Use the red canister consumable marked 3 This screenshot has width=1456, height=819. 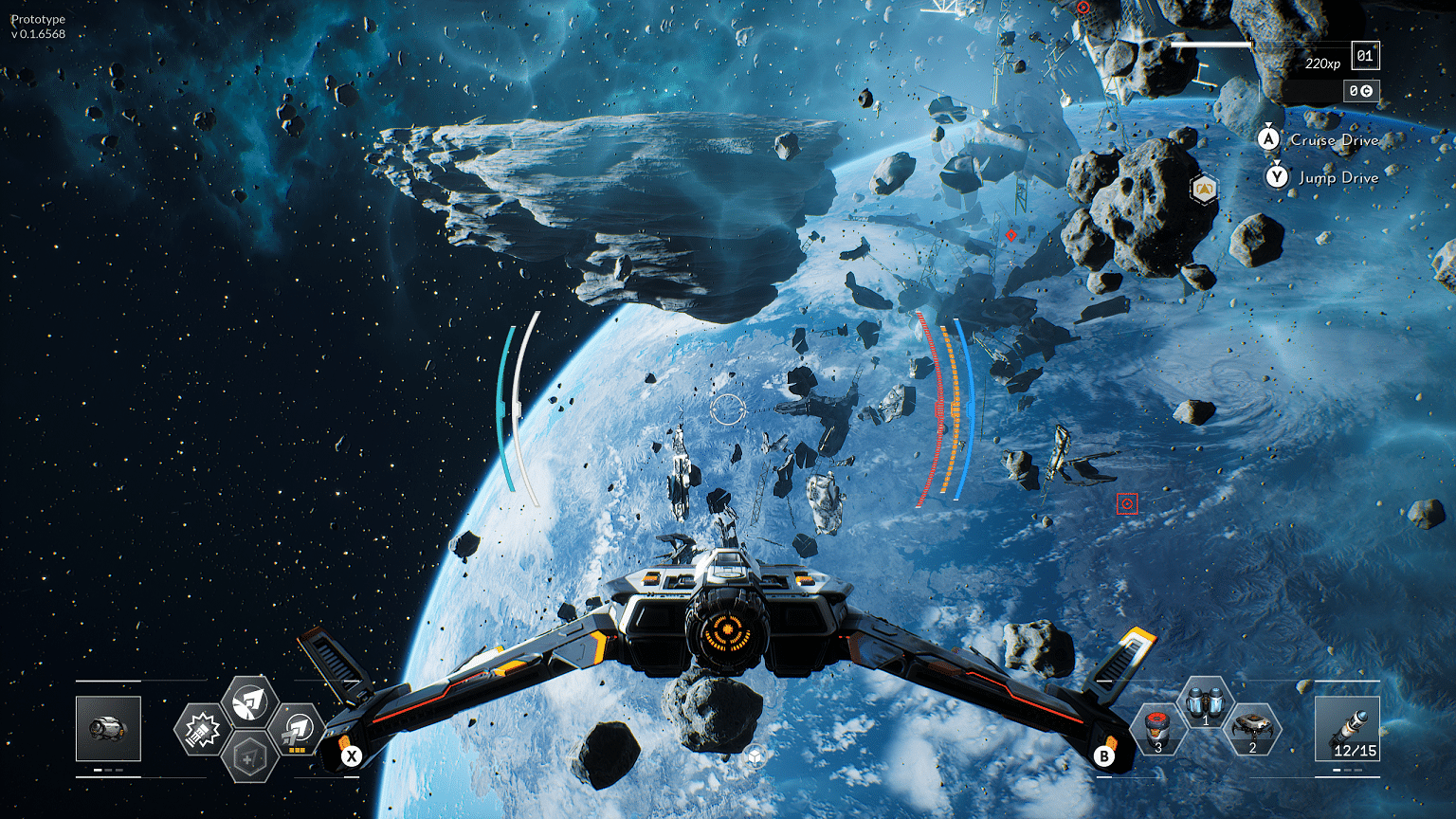tap(1157, 729)
